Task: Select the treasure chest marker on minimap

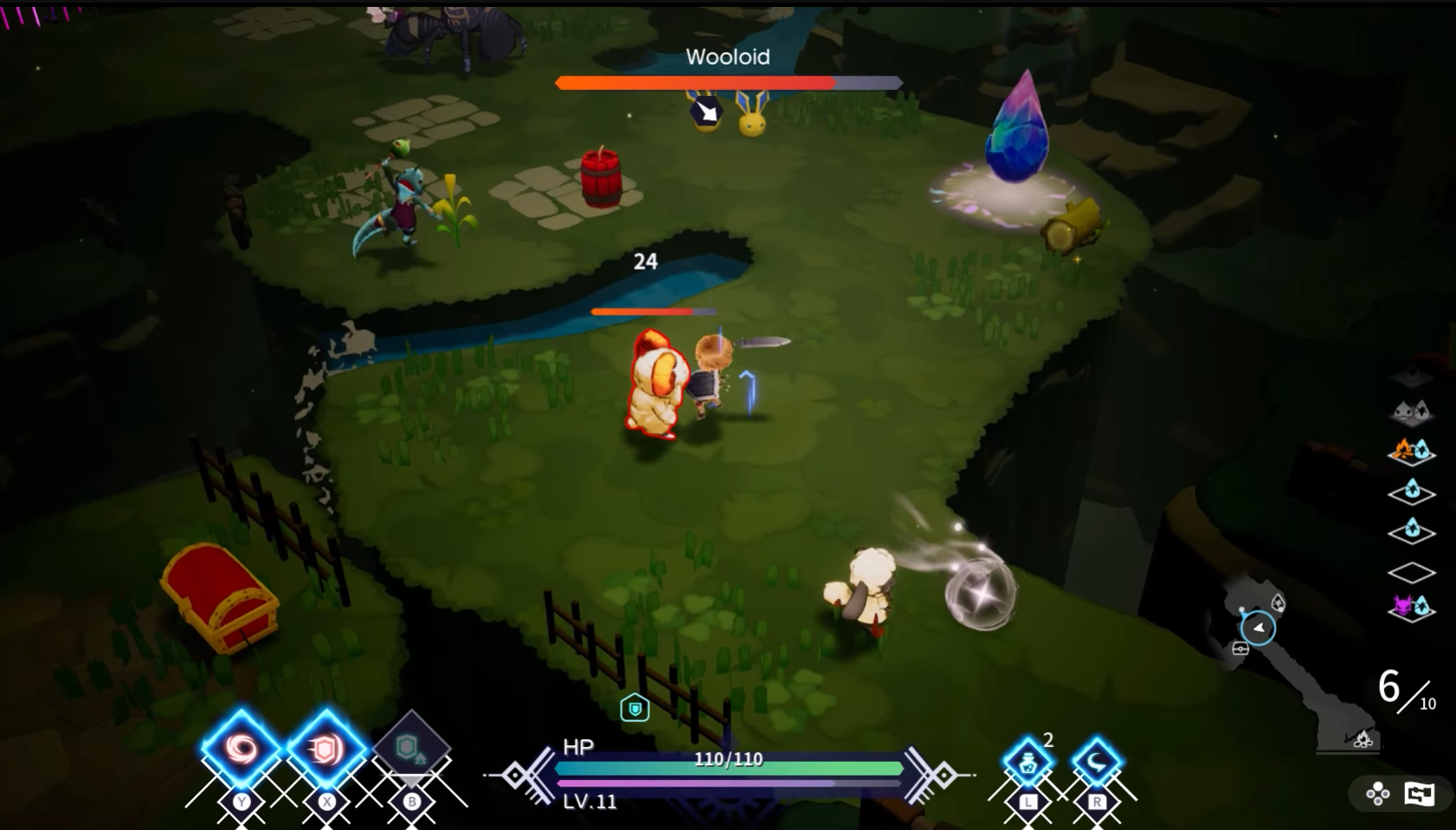Action: coord(1240,648)
